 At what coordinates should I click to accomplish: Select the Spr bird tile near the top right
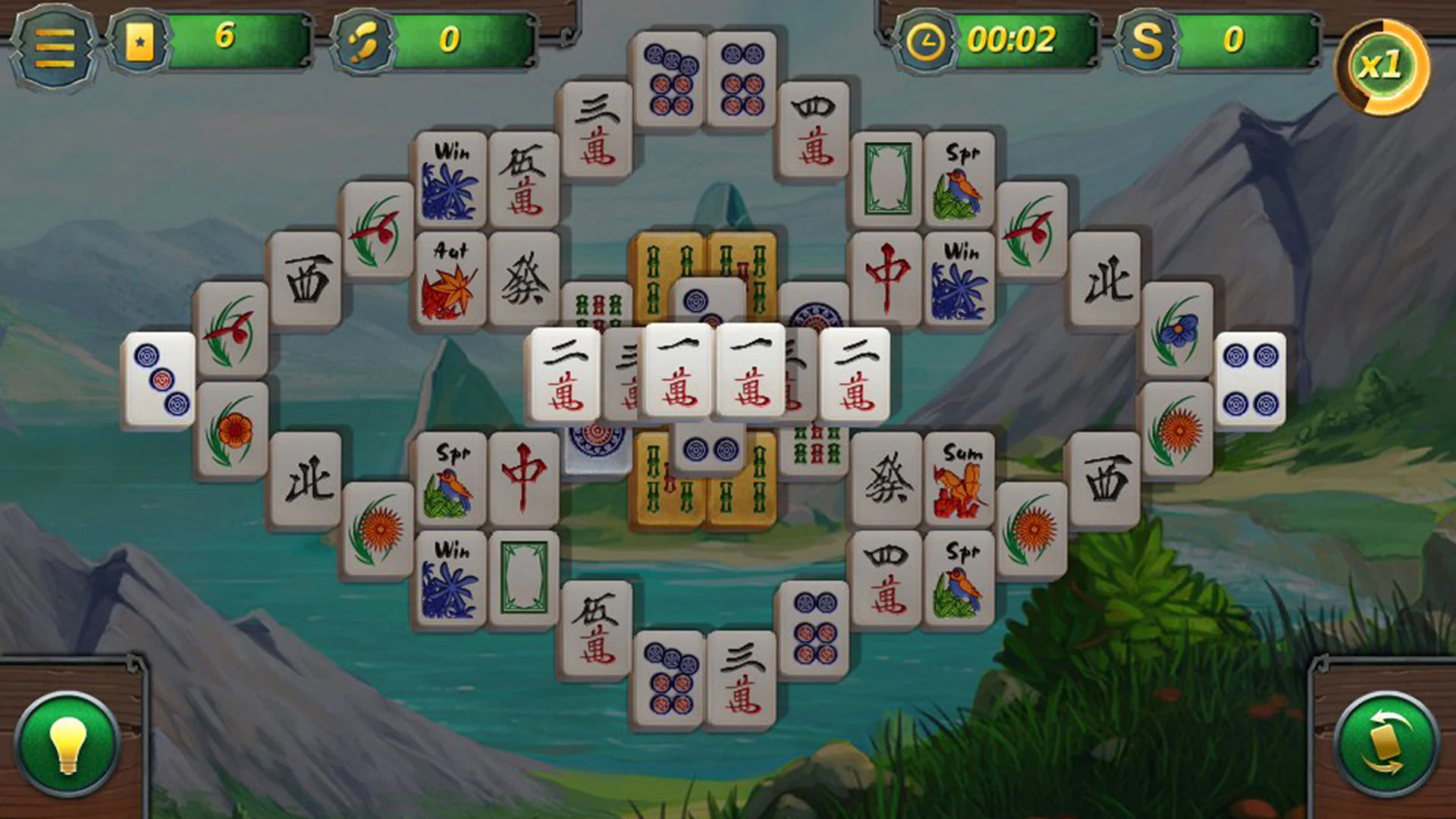point(959,174)
